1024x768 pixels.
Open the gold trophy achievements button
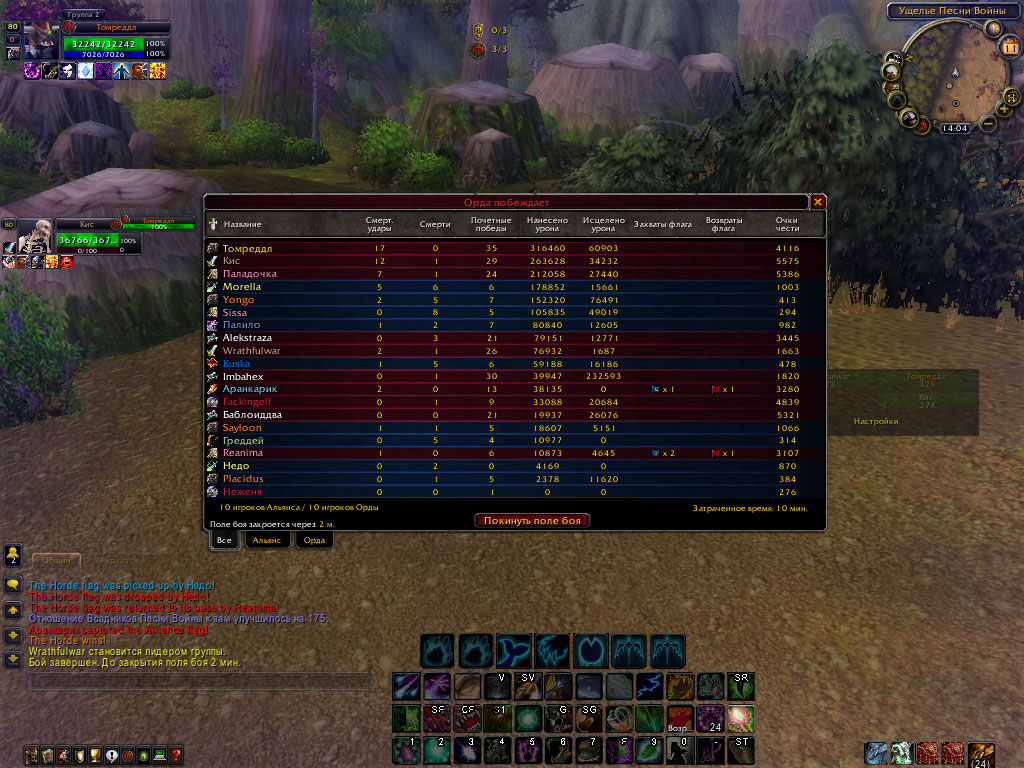[95, 755]
